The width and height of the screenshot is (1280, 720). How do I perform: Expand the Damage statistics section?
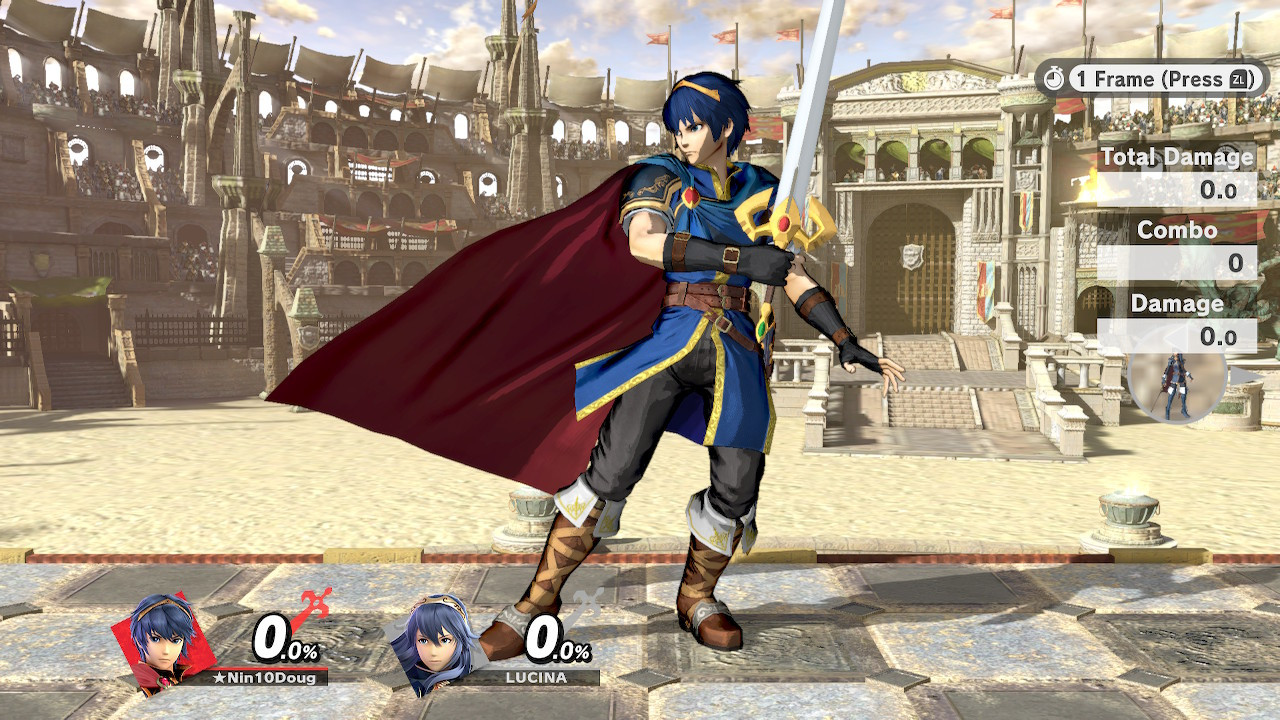coord(1176,304)
